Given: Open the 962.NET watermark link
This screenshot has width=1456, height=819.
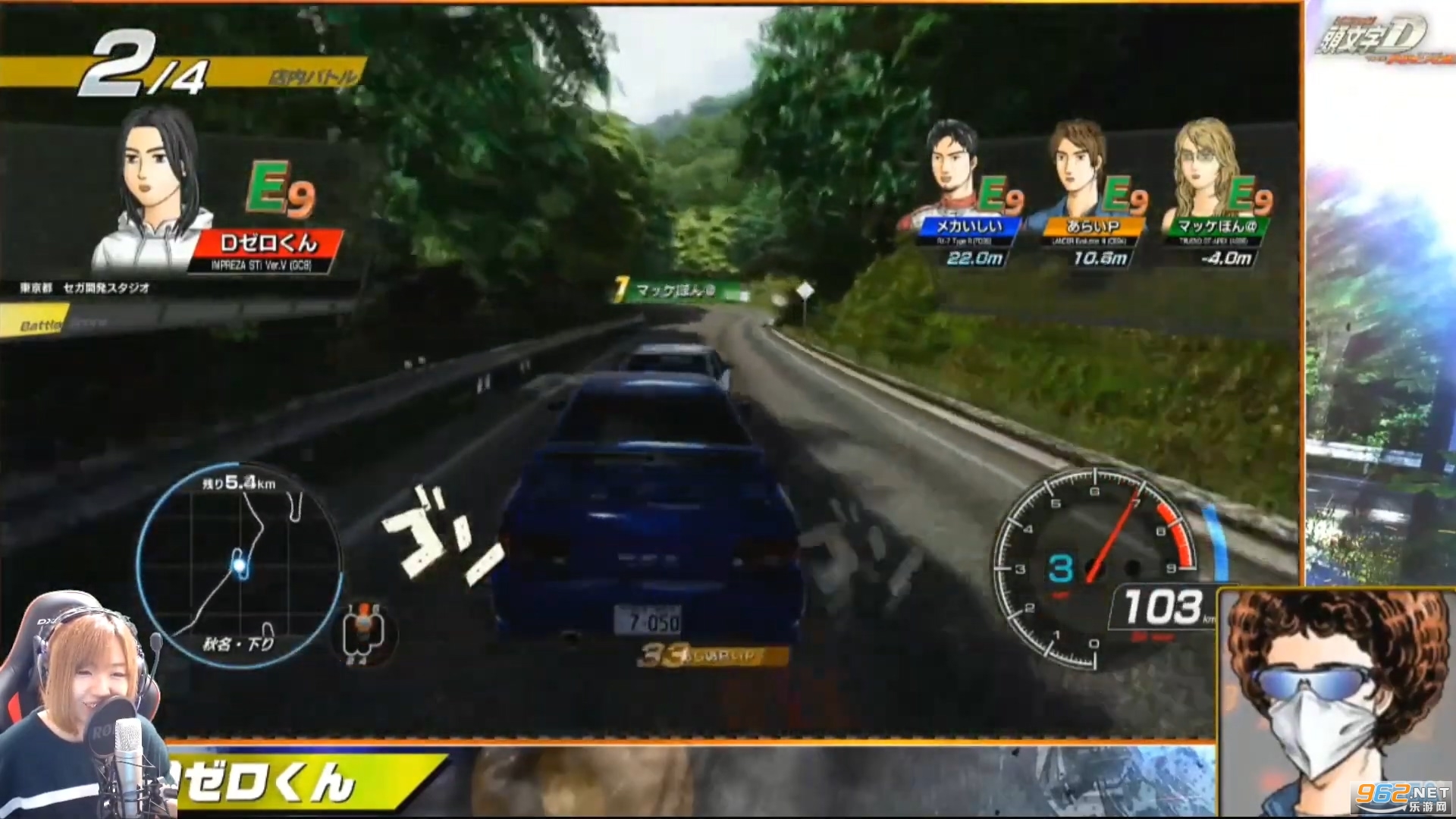Looking at the screenshot, I should [x=1401, y=796].
